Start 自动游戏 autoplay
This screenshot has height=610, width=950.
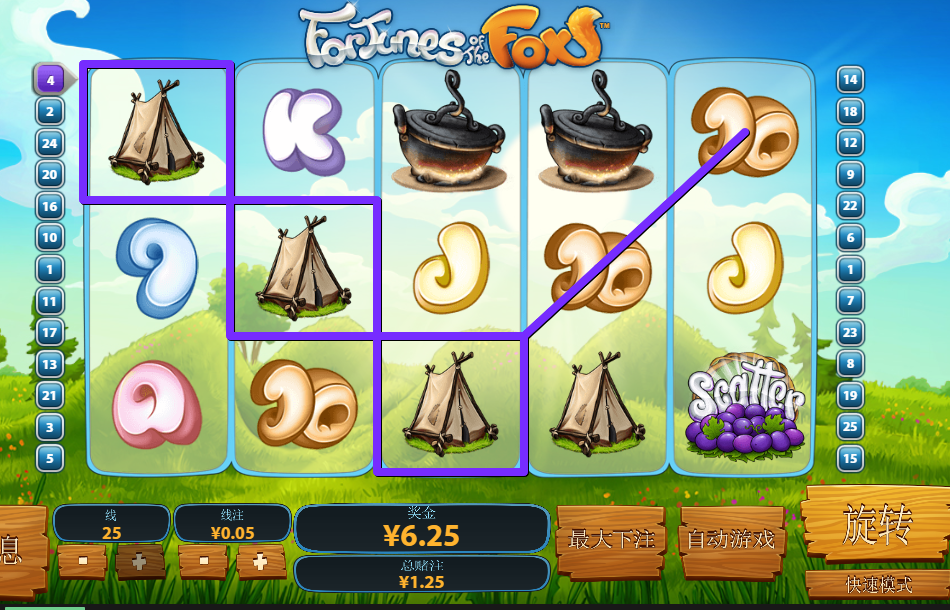730,539
